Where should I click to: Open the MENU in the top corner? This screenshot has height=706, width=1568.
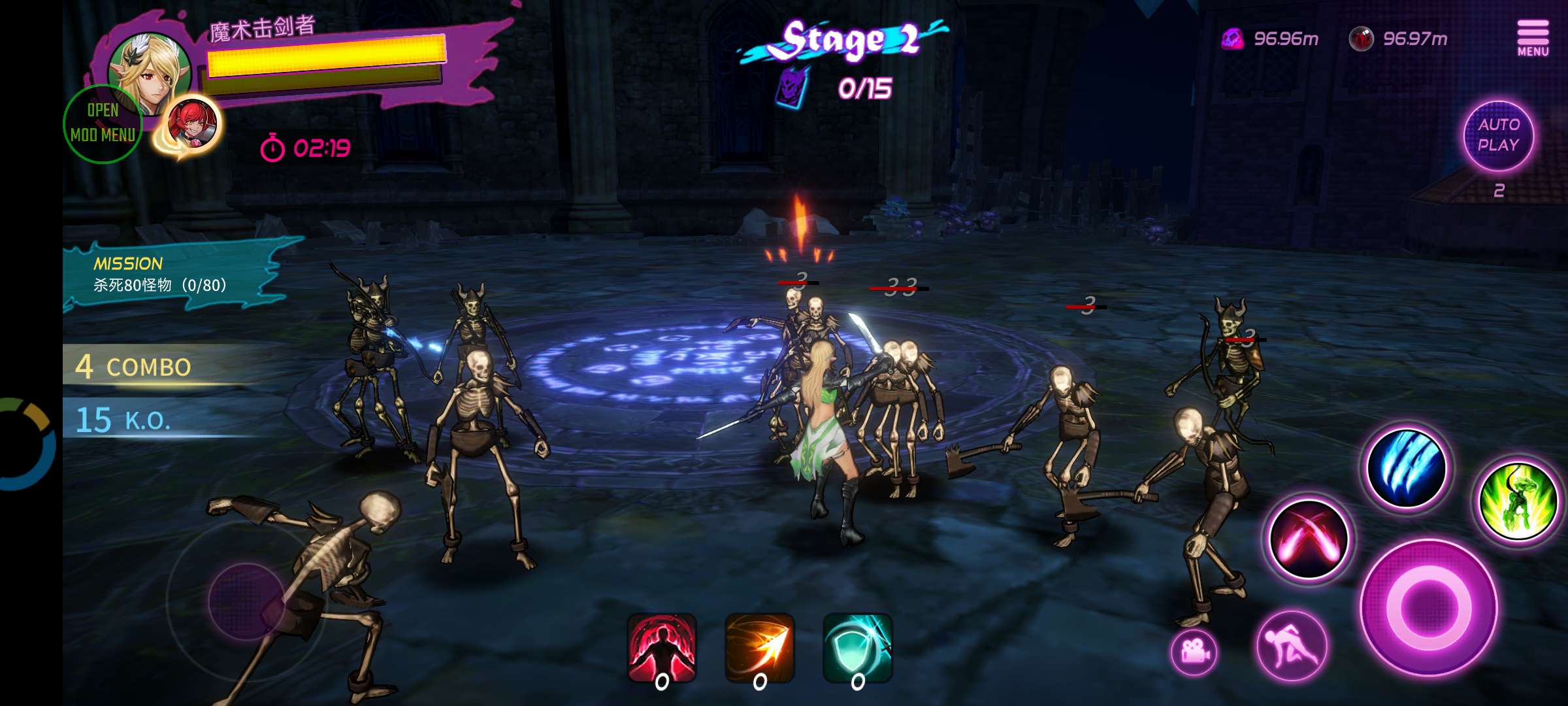1532,38
